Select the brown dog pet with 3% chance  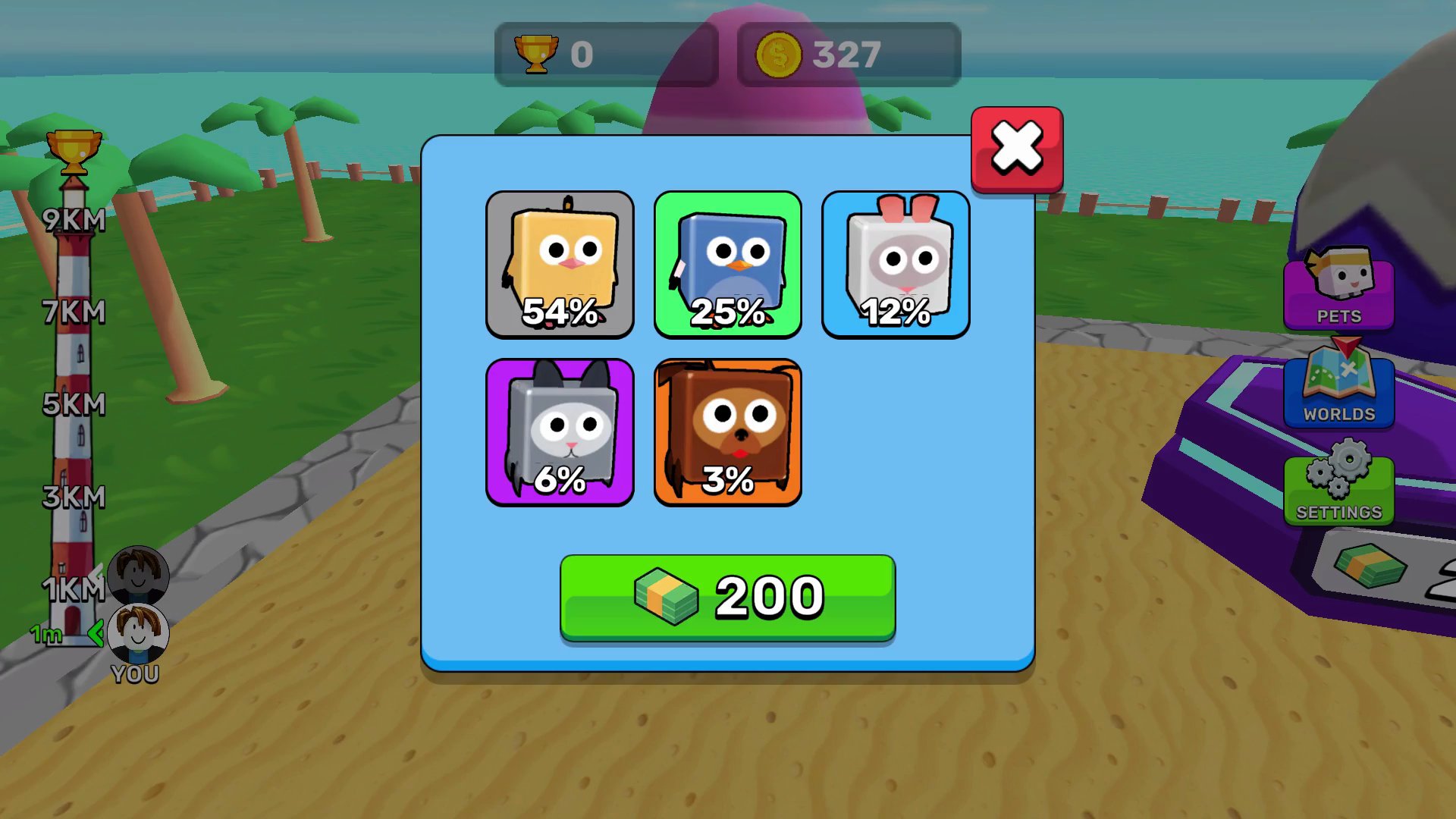pyautogui.click(x=727, y=432)
